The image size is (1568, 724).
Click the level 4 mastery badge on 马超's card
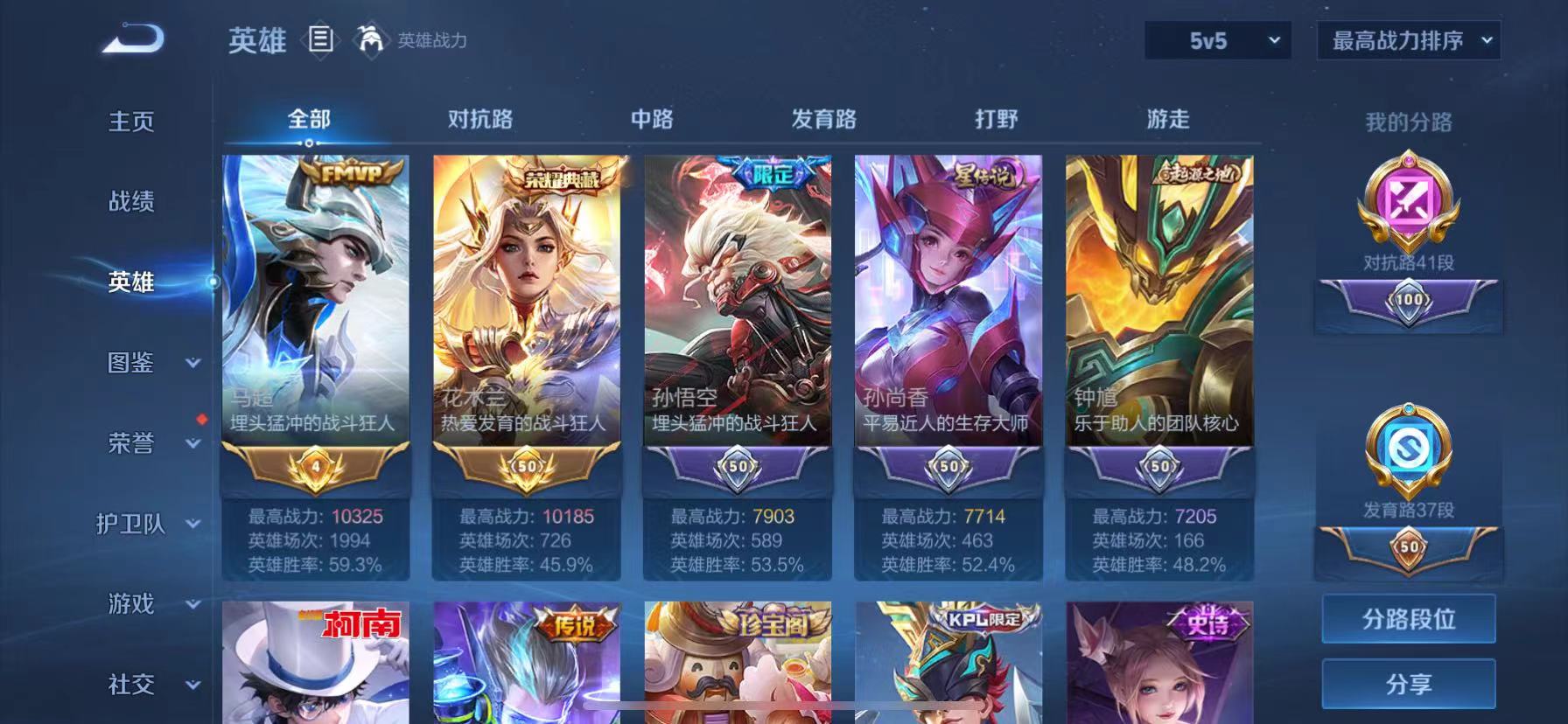[x=315, y=468]
